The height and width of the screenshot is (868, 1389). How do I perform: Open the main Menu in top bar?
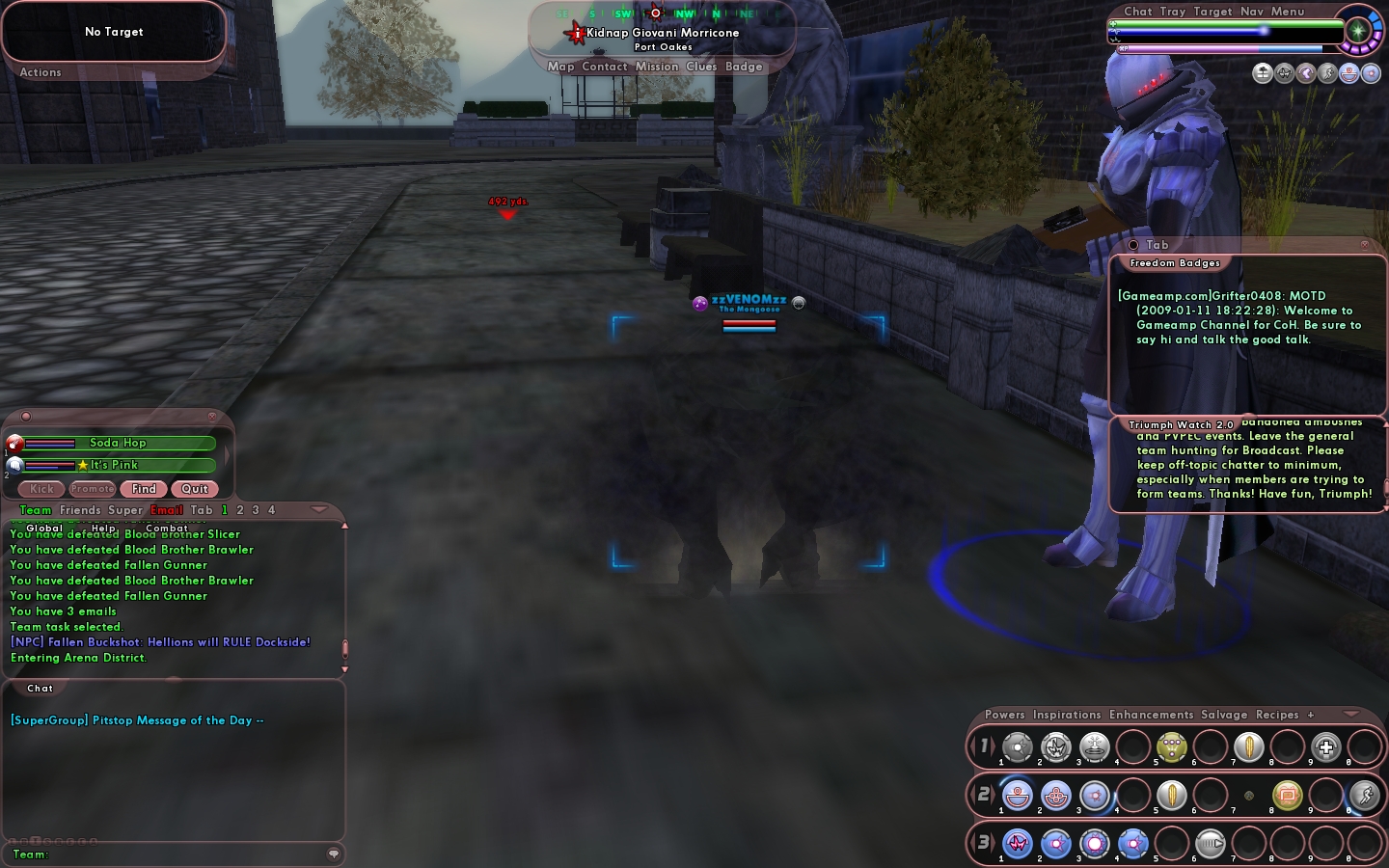1288,12
